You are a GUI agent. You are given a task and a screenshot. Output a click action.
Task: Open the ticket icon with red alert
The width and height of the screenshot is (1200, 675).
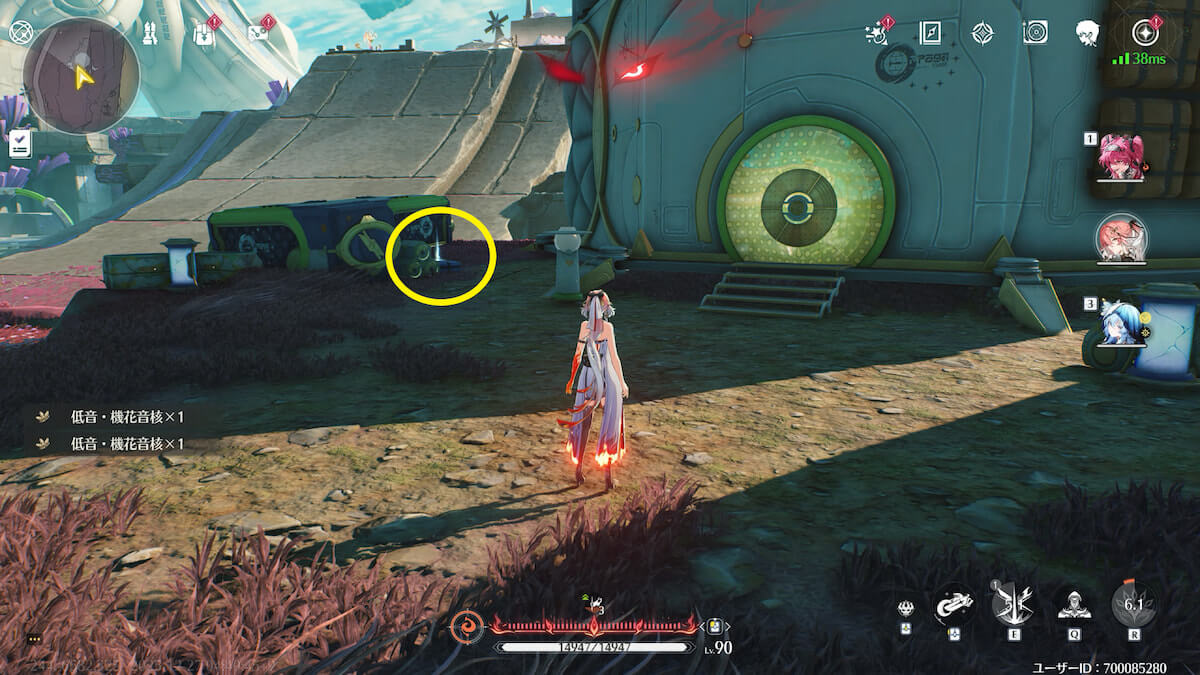point(257,33)
